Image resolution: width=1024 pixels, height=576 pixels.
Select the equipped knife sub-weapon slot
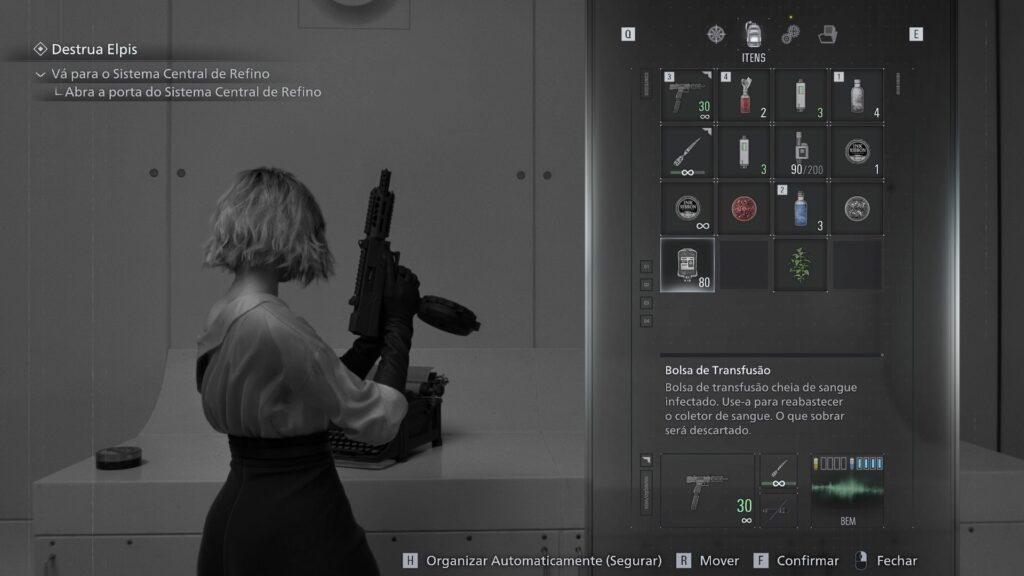click(778, 472)
